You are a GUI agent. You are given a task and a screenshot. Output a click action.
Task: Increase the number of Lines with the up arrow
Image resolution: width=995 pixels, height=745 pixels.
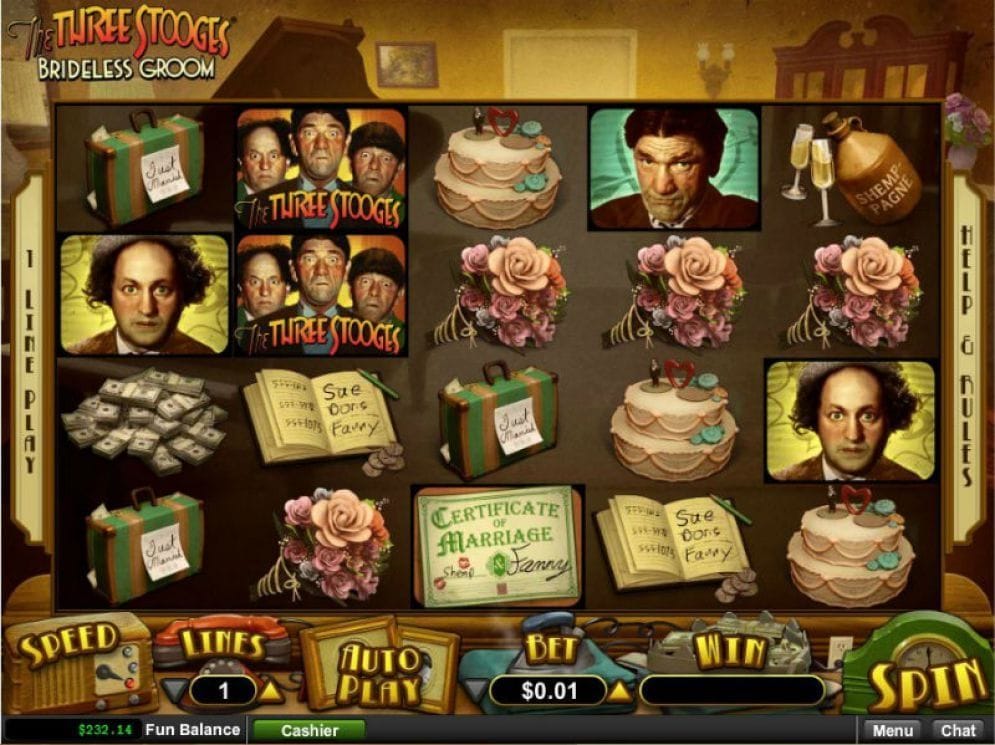(x=273, y=690)
